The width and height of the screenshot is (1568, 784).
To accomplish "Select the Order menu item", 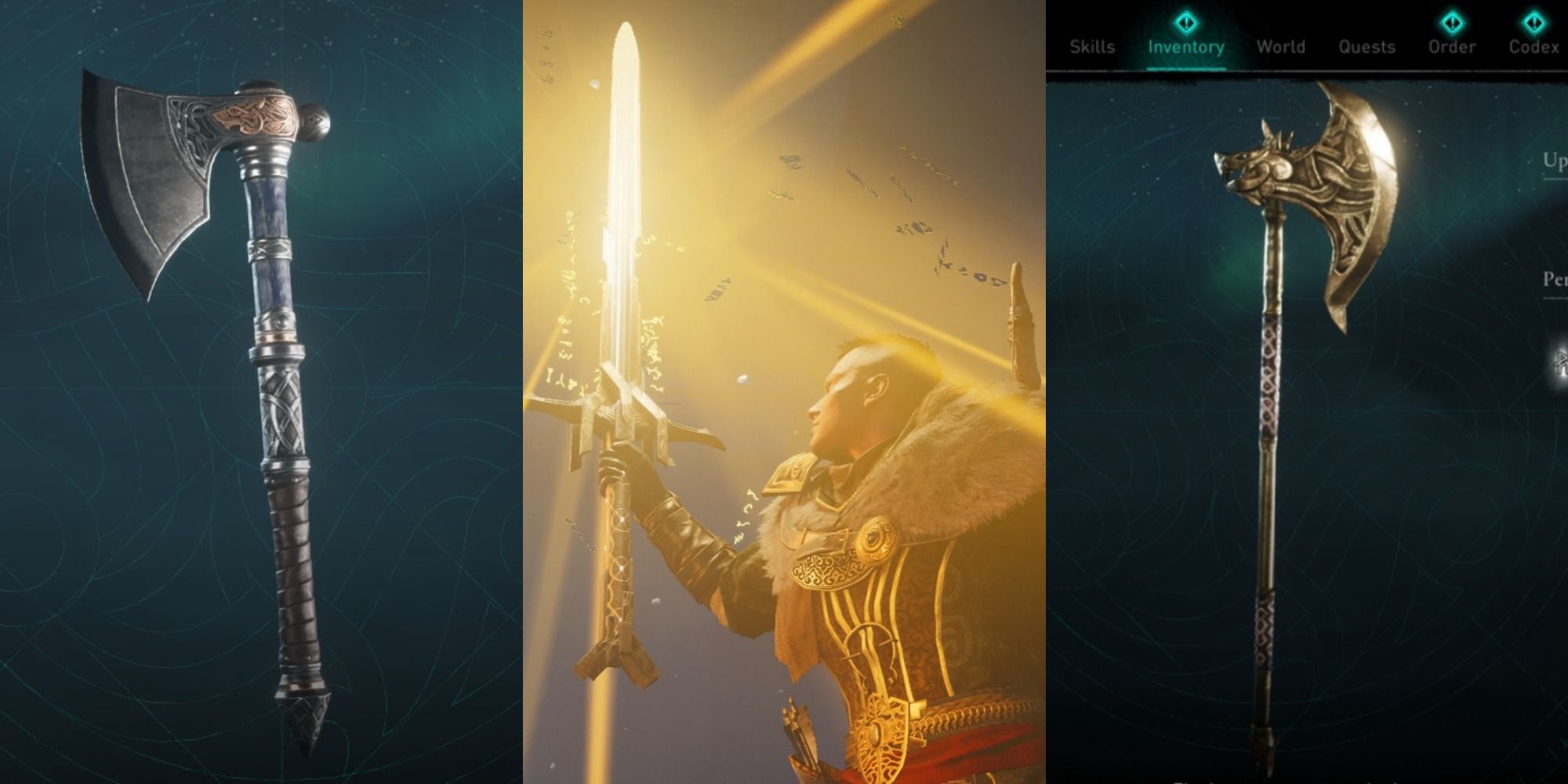I will (x=1453, y=47).
